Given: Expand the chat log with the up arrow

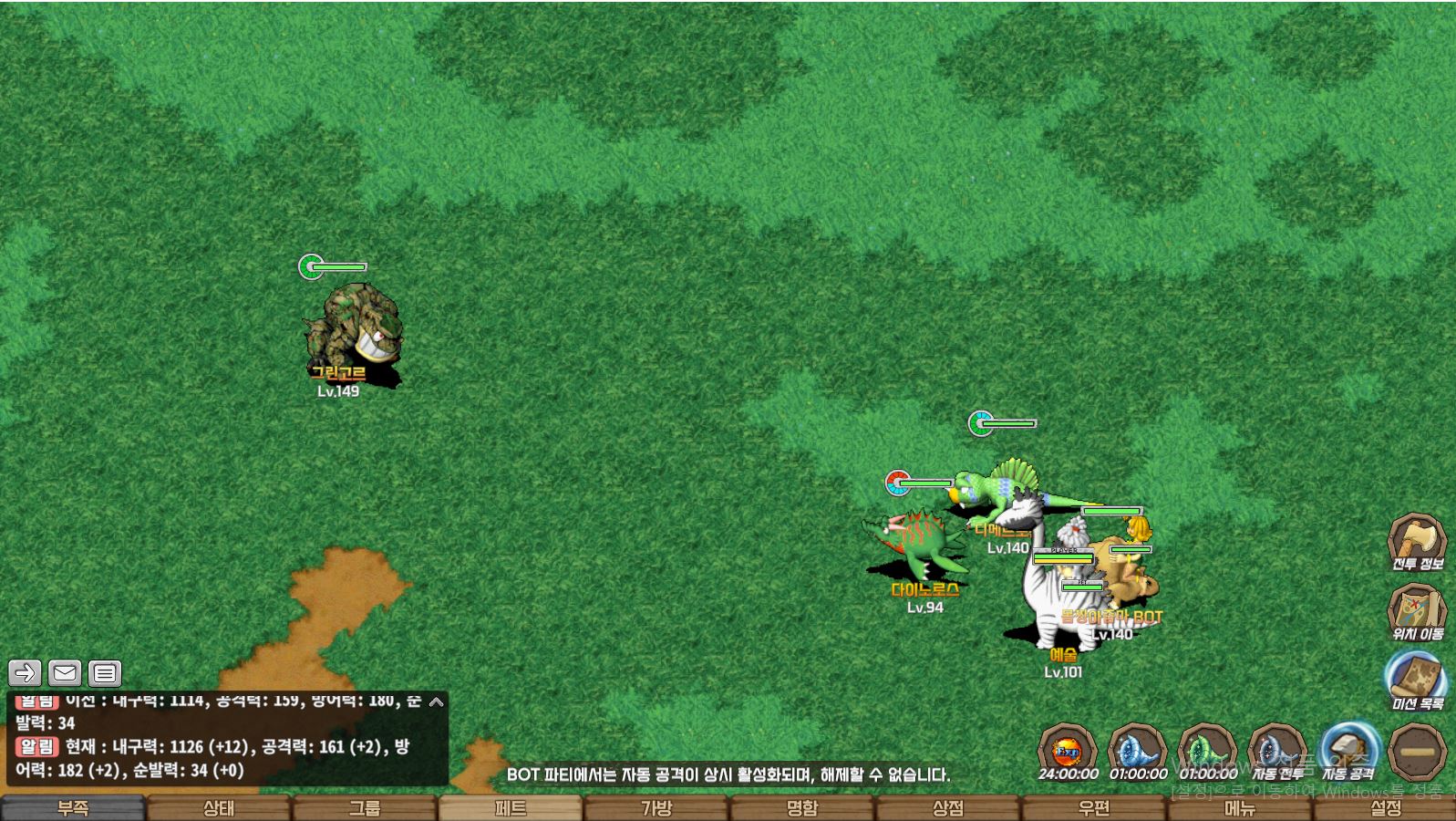Looking at the screenshot, I should (x=437, y=701).
